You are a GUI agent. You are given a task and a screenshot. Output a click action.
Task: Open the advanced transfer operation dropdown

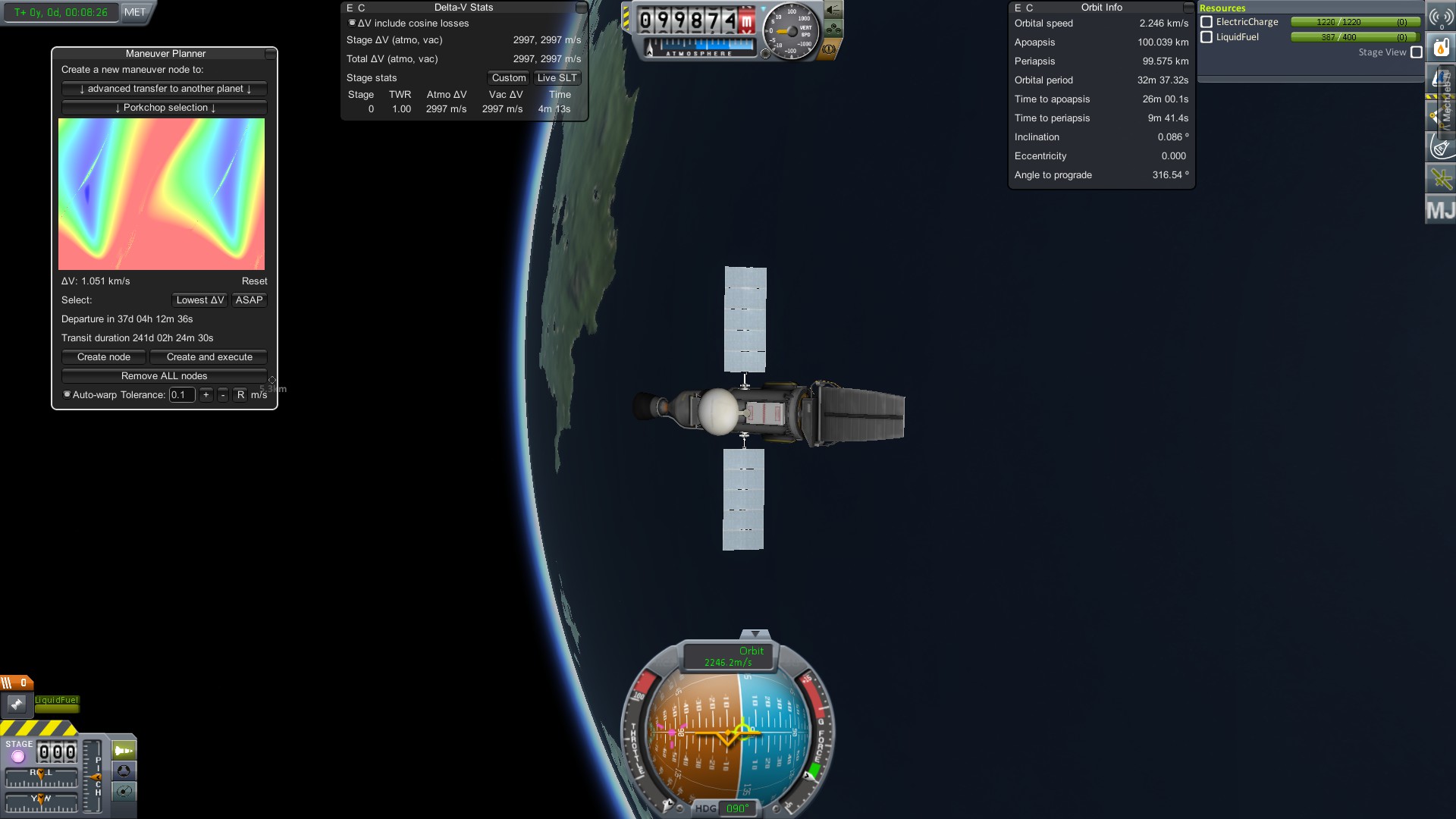click(165, 89)
